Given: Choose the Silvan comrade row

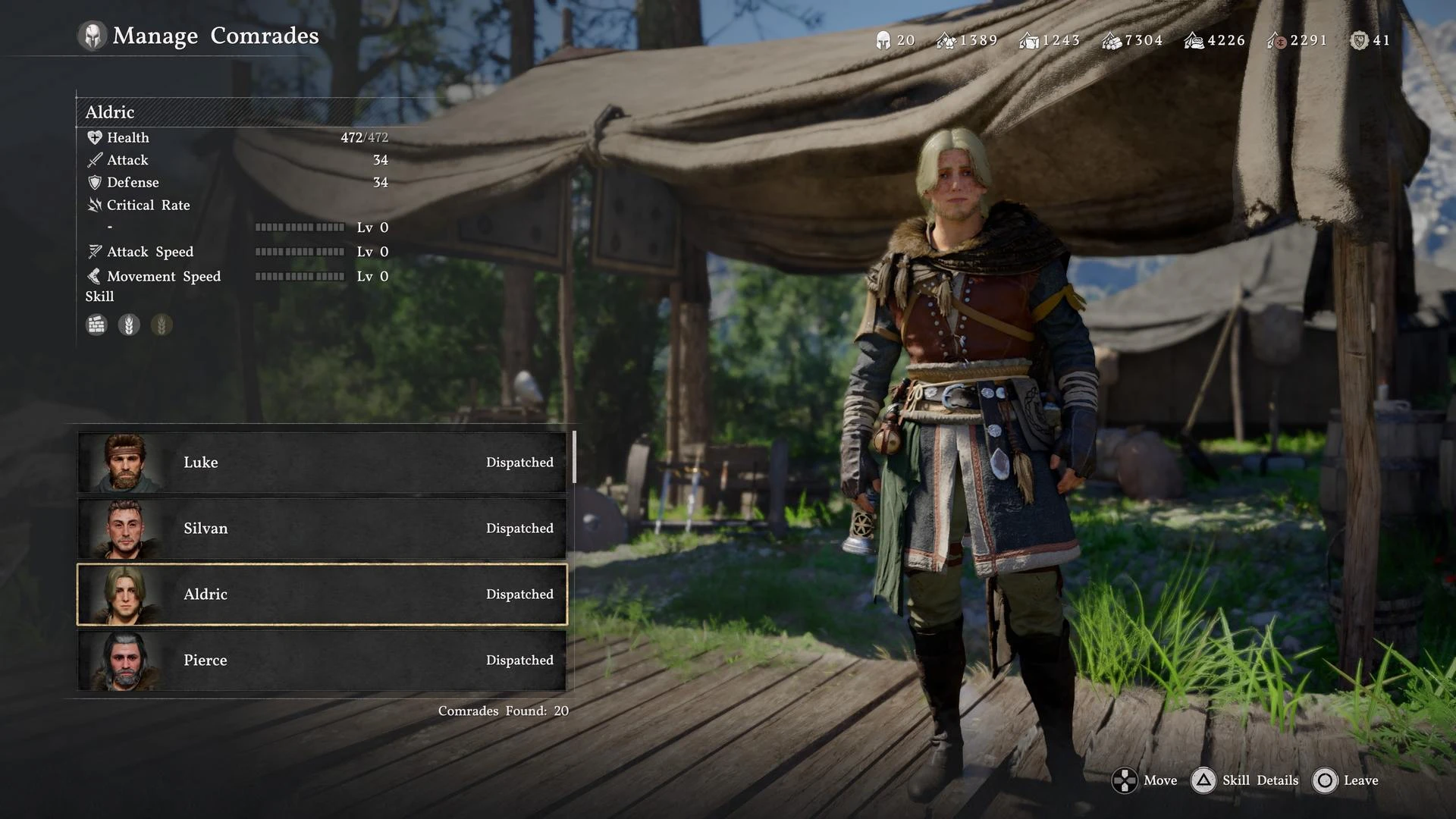Looking at the screenshot, I should tap(322, 529).
